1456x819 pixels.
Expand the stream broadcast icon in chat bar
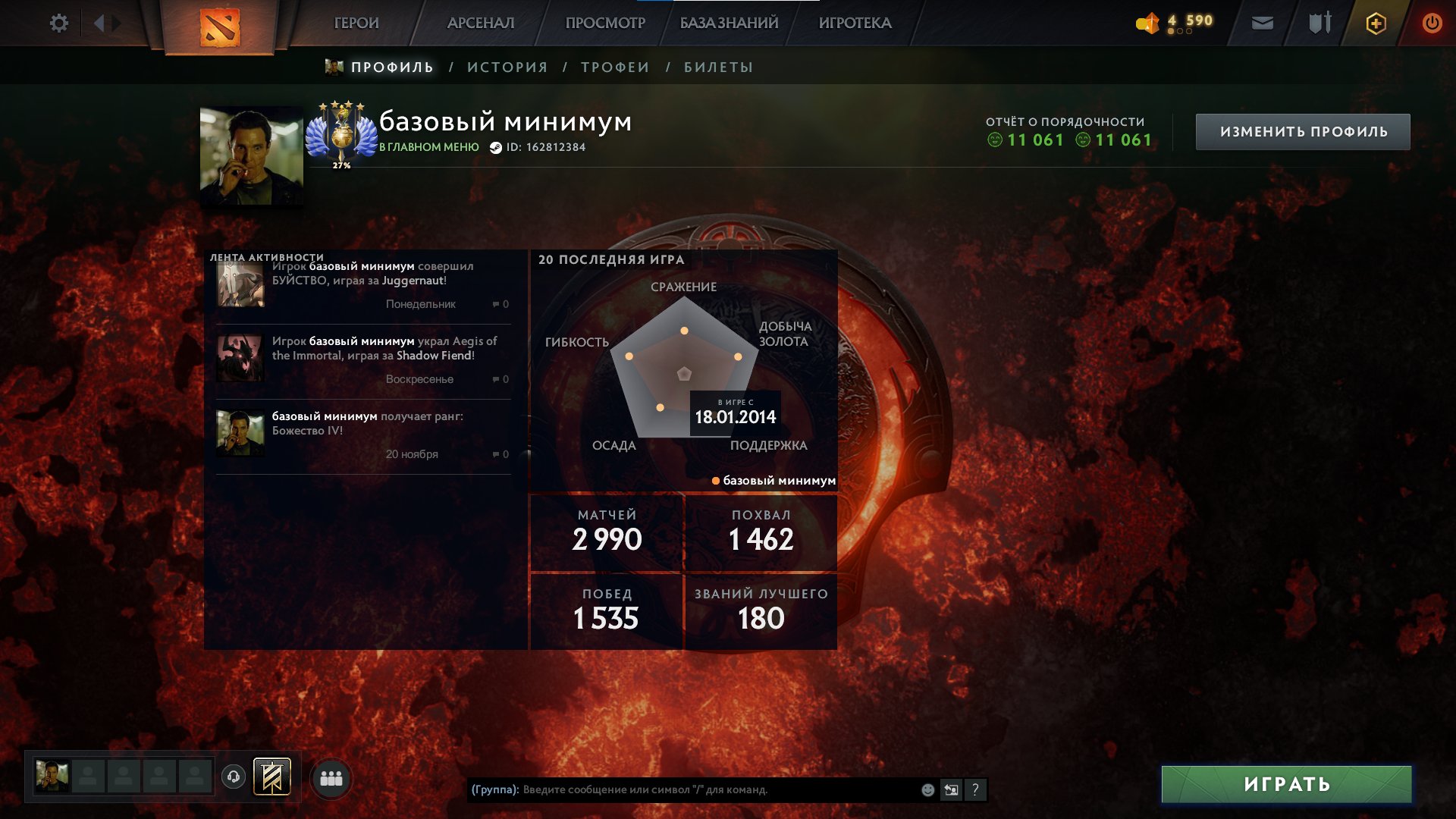(952, 789)
